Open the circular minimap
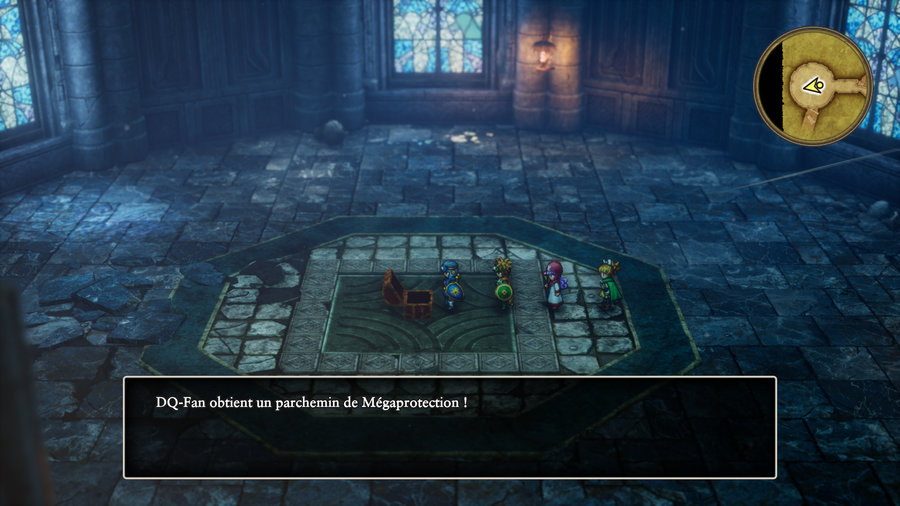The height and width of the screenshot is (506, 900). (x=812, y=86)
